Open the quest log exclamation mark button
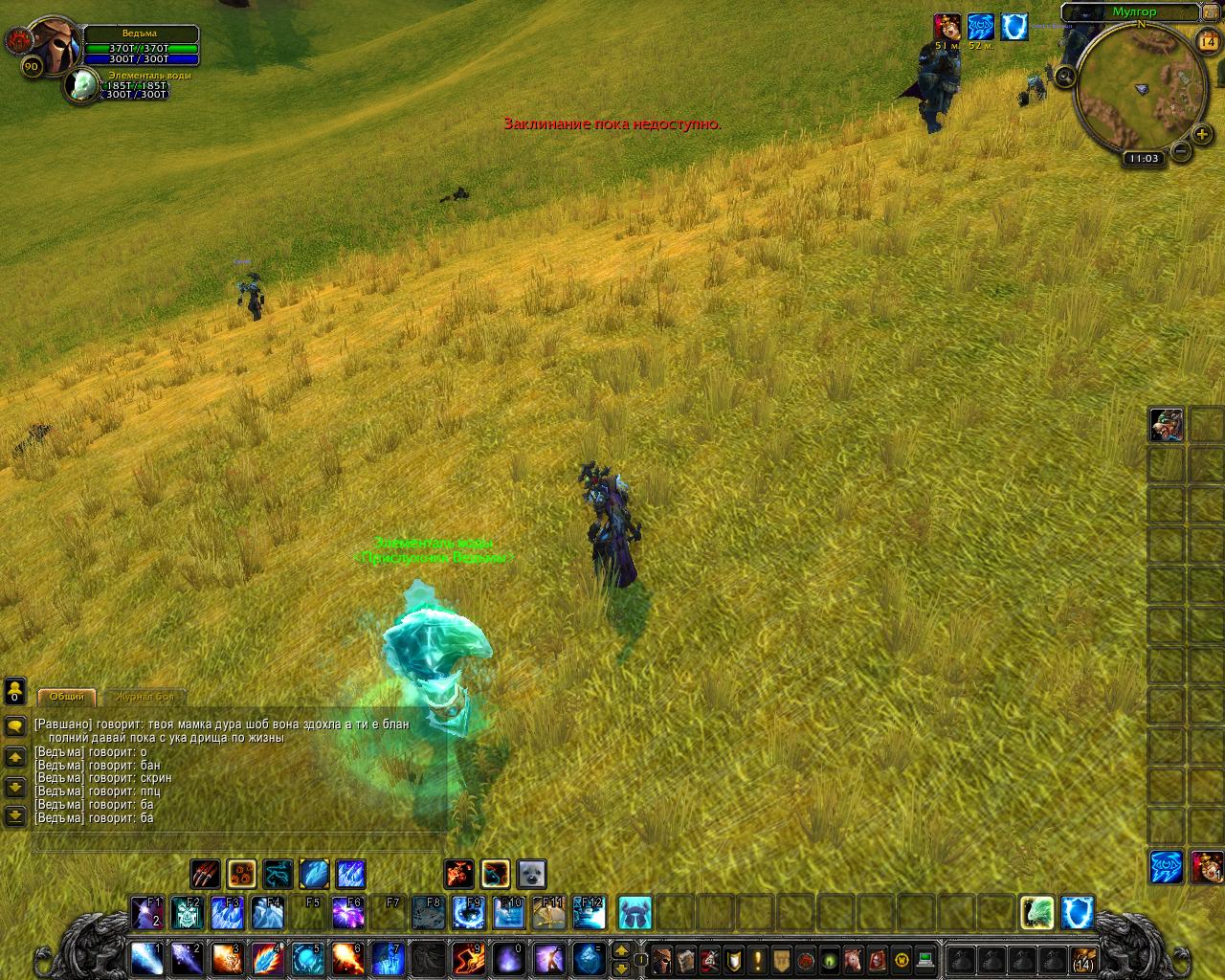The width and height of the screenshot is (1225, 980). (x=757, y=959)
